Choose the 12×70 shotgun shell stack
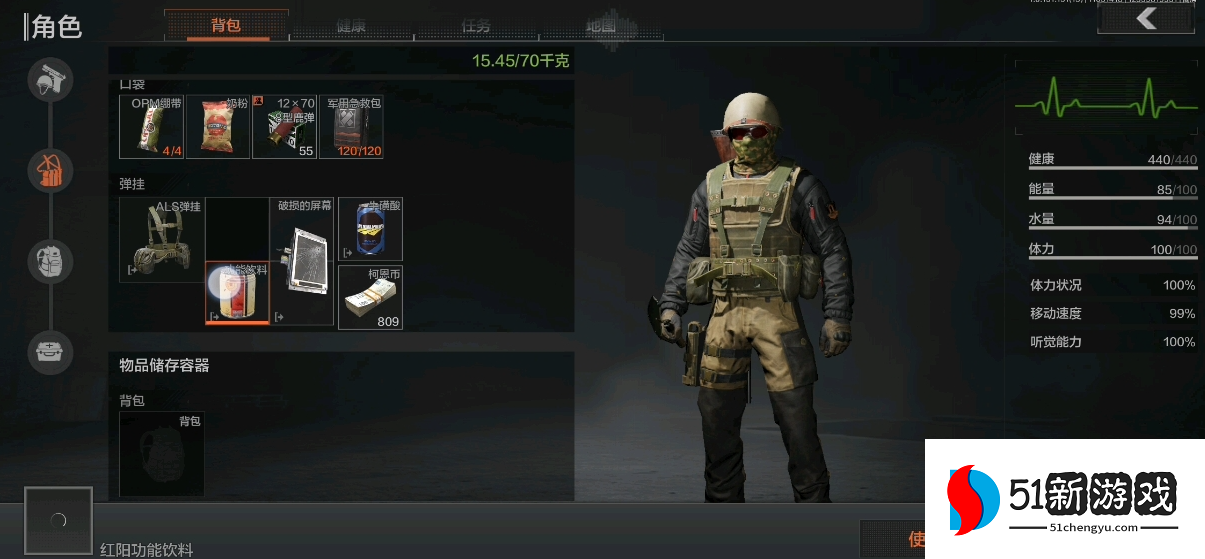The width and height of the screenshot is (1205, 559). click(285, 127)
